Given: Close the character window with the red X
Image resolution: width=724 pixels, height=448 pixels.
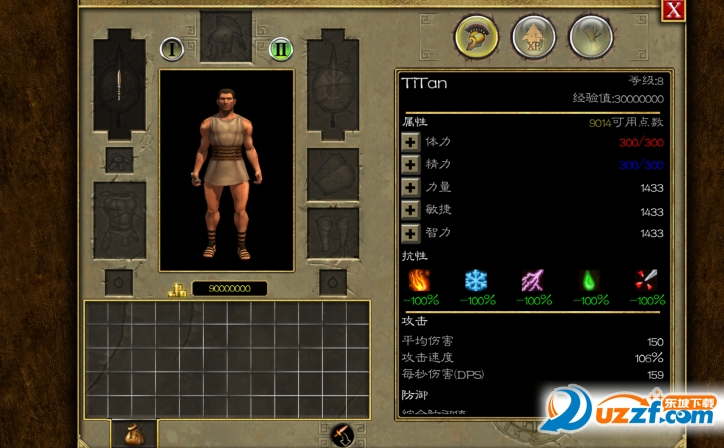Looking at the screenshot, I should pyautogui.click(x=674, y=10).
